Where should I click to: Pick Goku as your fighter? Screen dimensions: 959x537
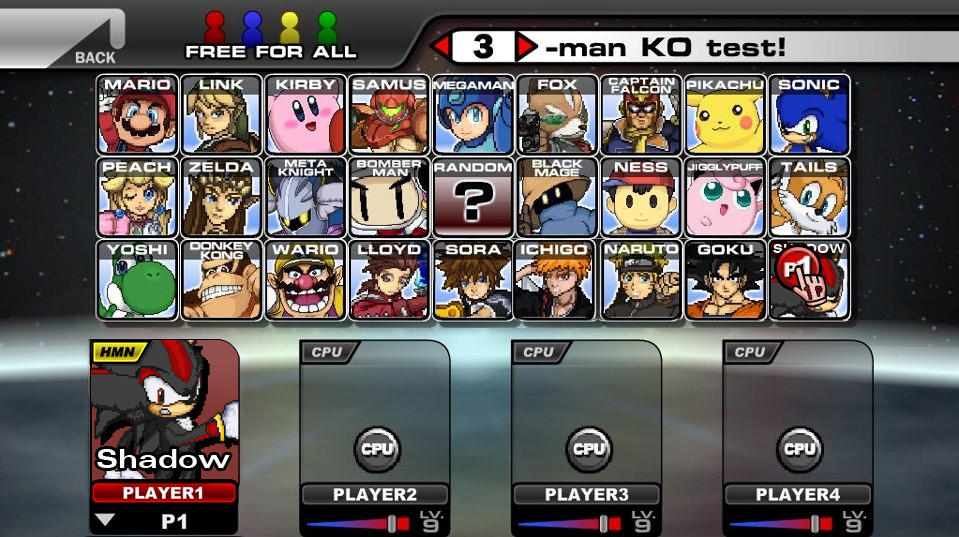725,280
